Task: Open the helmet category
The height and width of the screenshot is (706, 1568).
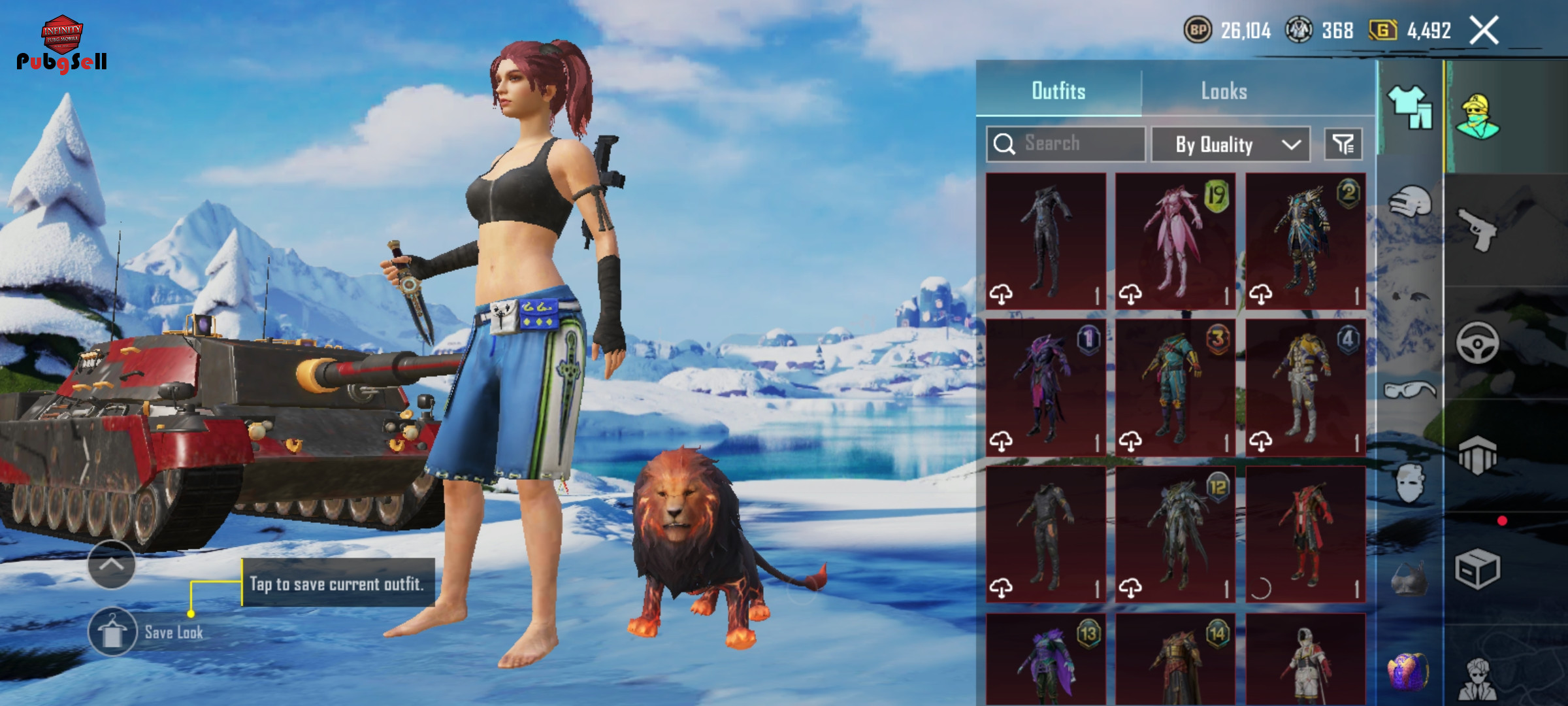Action: coord(1410,201)
